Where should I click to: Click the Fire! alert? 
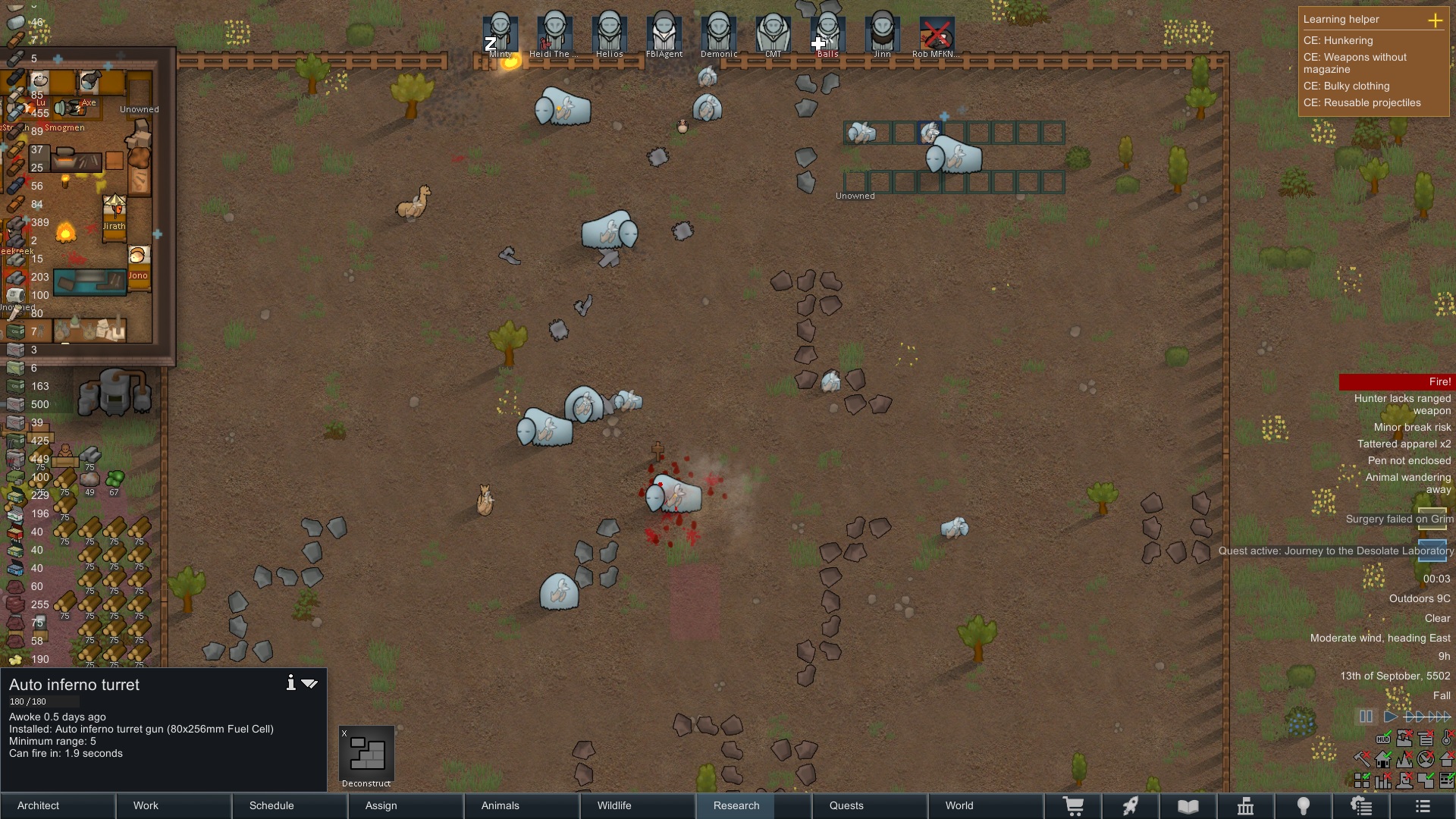pos(1396,382)
